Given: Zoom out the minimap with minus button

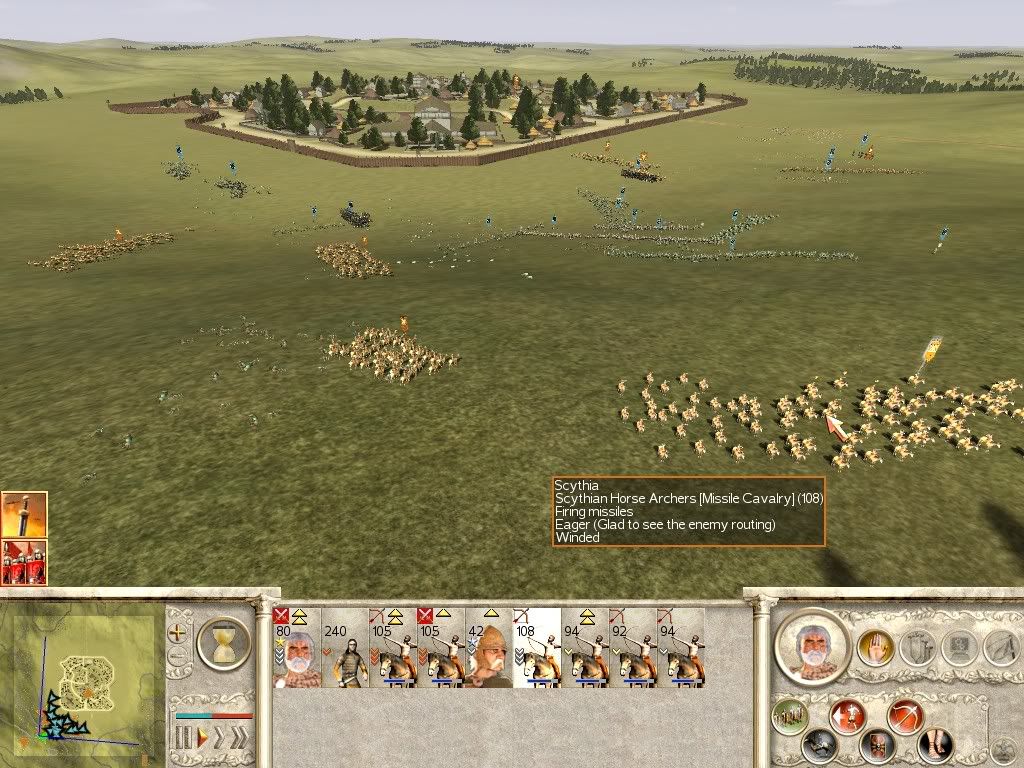Looking at the screenshot, I should [x=178, y=657].
